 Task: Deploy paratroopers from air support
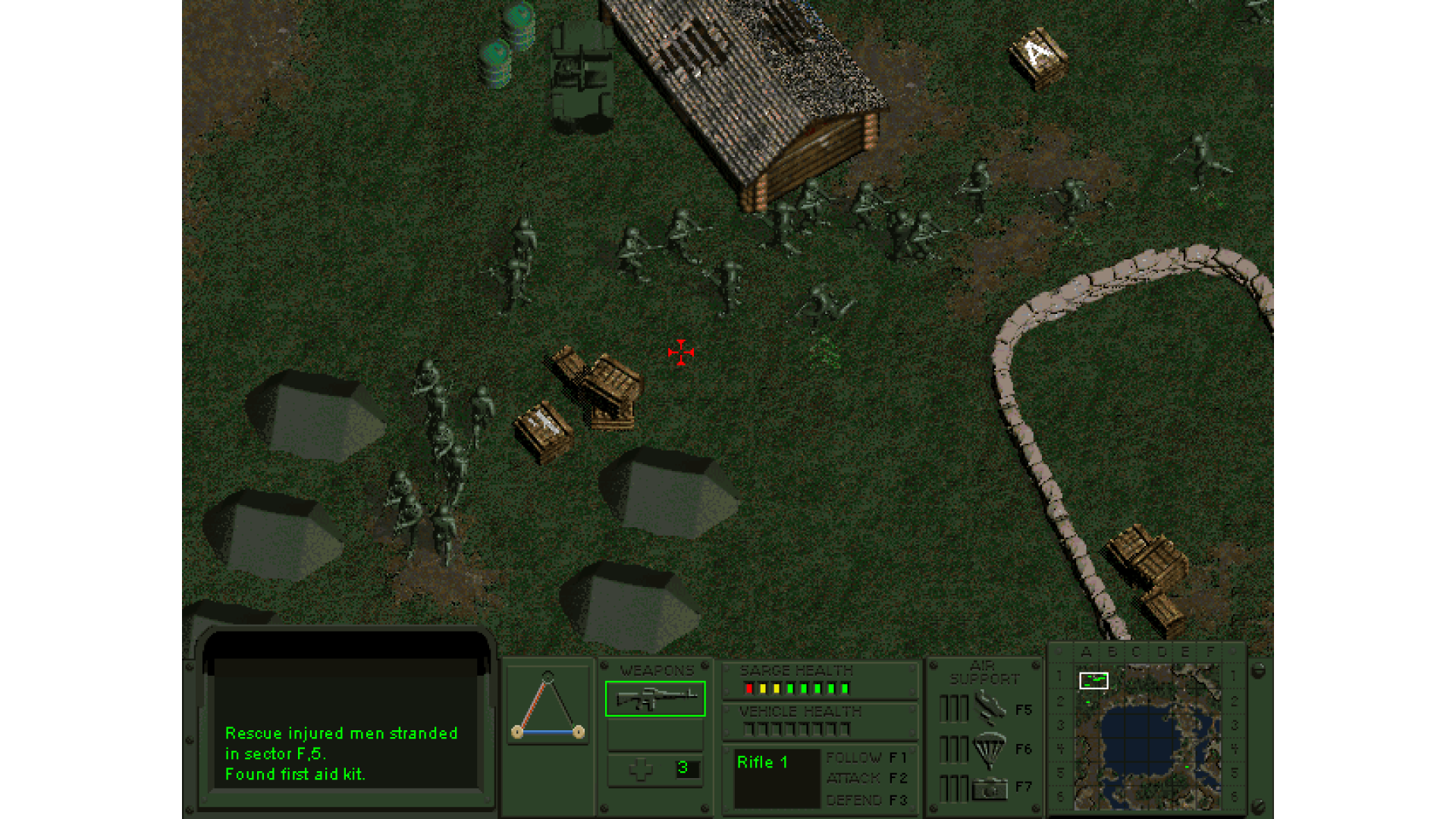click(989, 749)
